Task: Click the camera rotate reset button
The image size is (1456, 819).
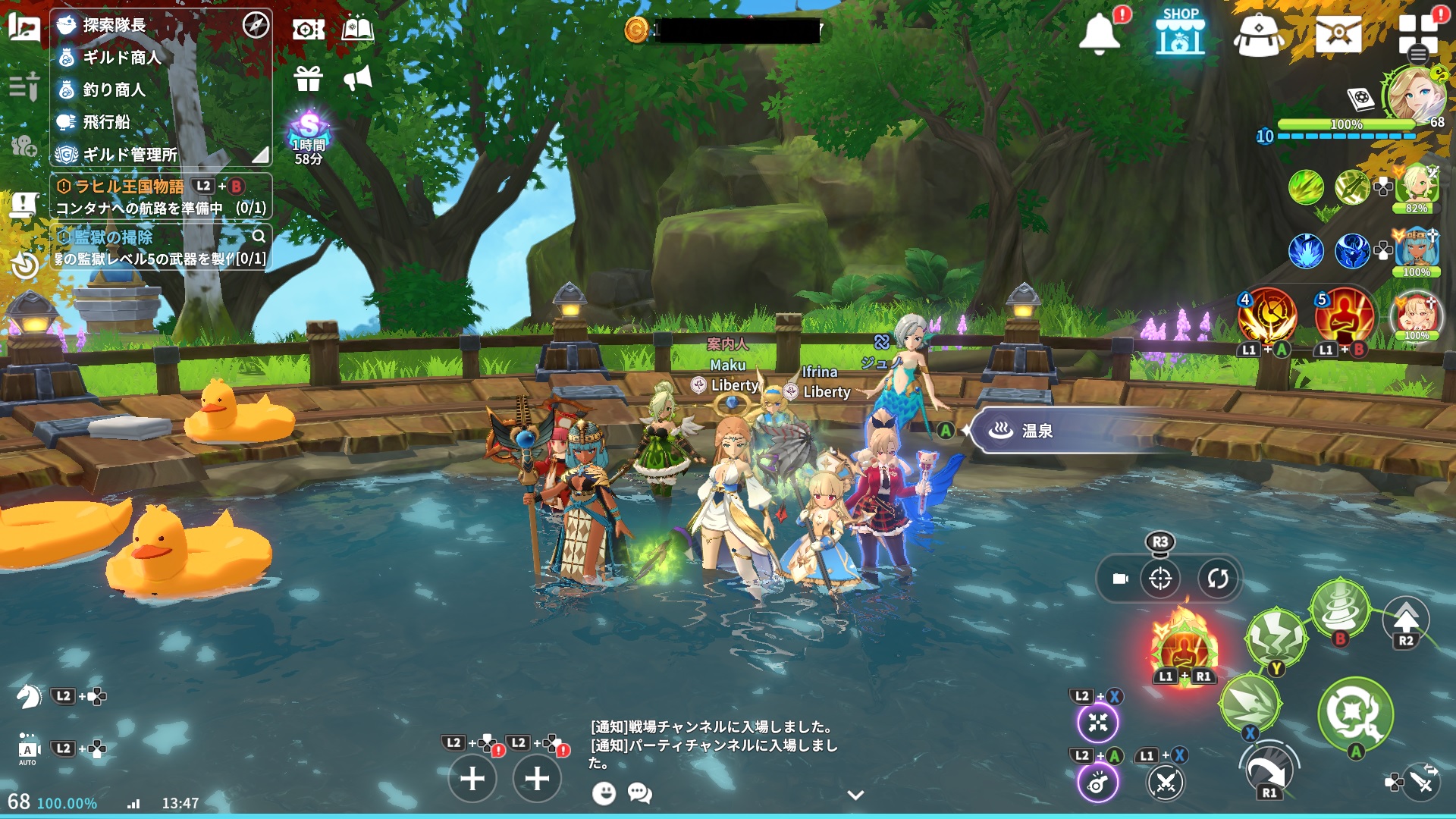Action: pyautogui.click(x=1217, y=579)
